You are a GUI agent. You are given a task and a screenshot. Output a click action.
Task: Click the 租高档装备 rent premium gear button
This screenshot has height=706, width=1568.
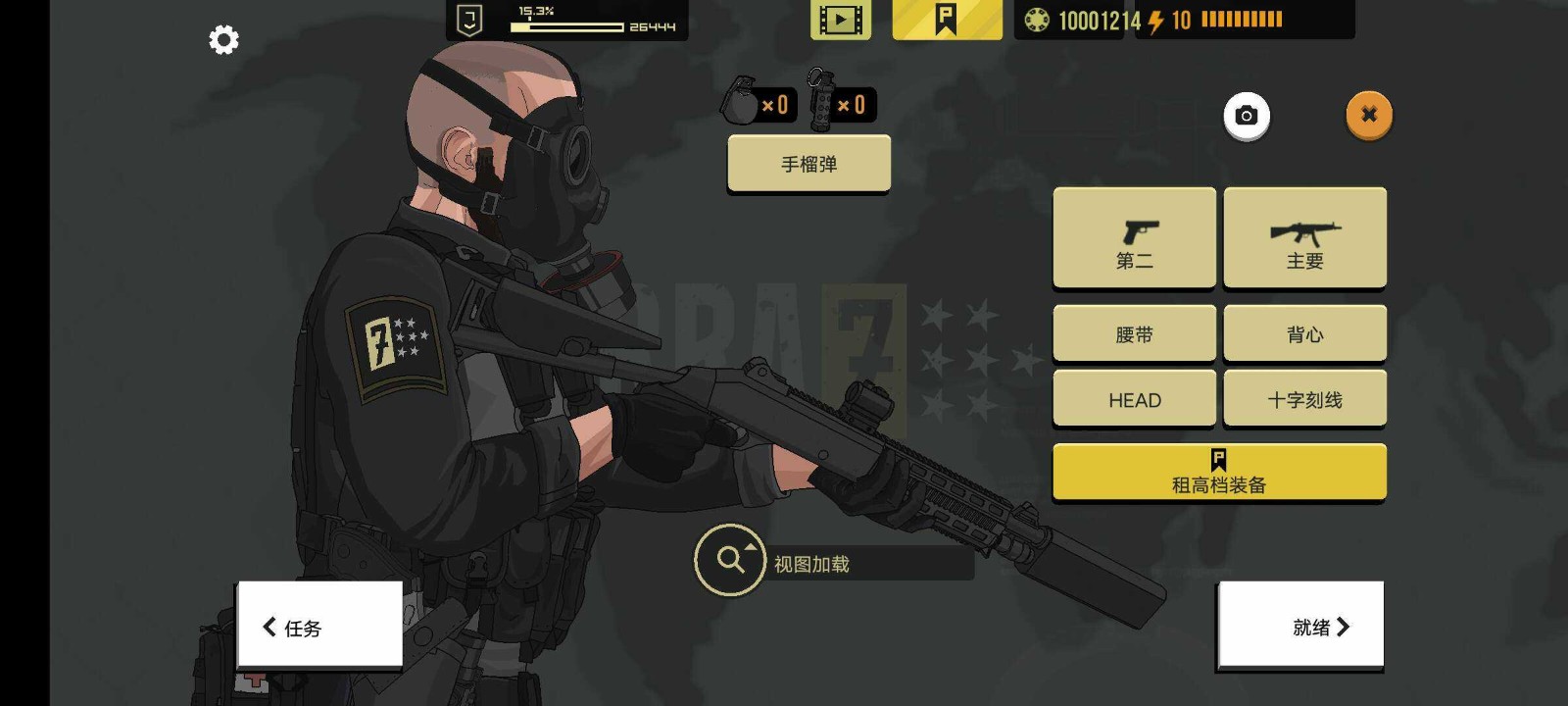pyautogui.click(x=1219, y=473)
